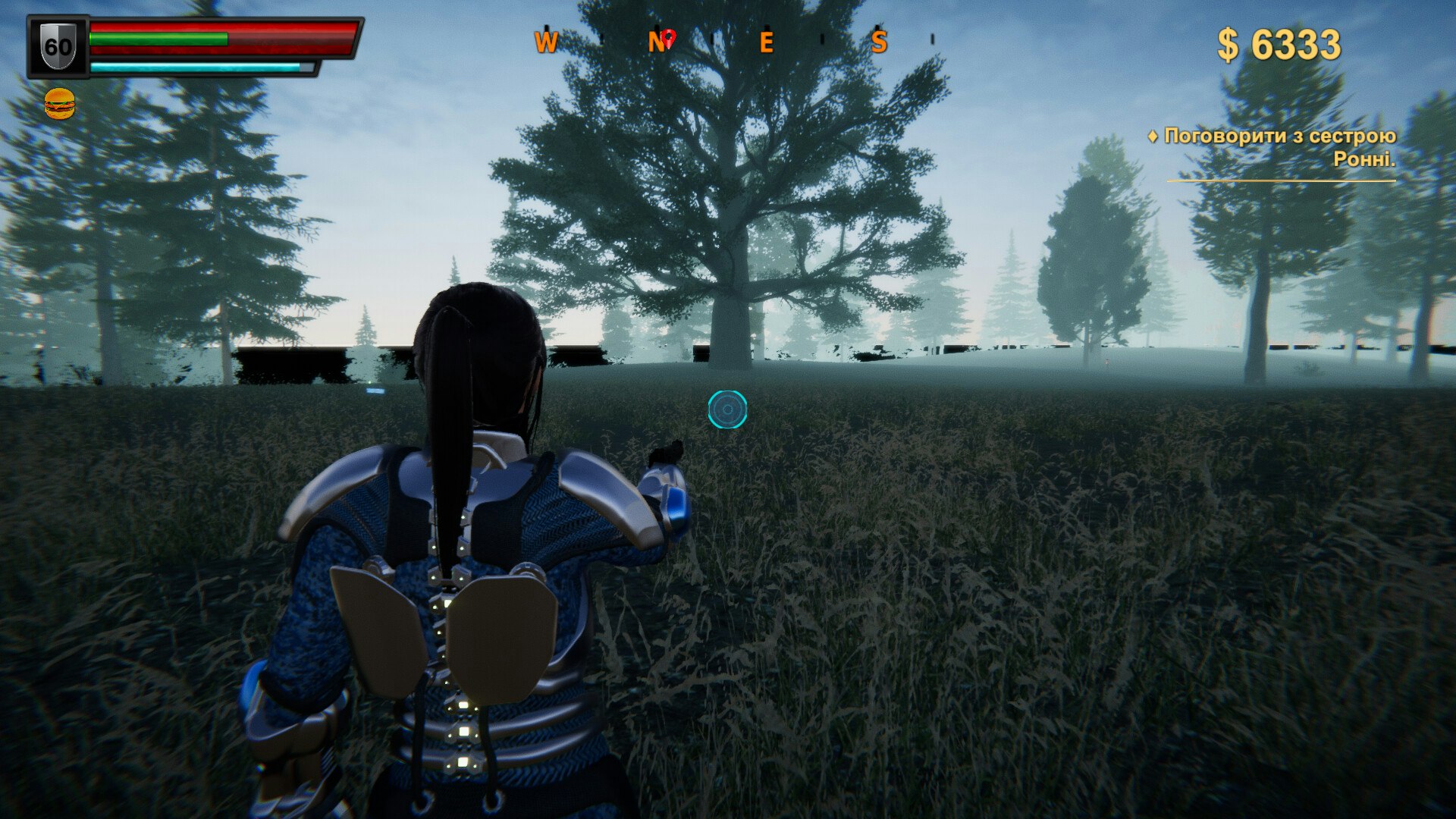The width and height of the screenshot is (1456, 819).
Task: Click the S marker on the compass strip
Action: pyautogui.click(x=878, y=42)
